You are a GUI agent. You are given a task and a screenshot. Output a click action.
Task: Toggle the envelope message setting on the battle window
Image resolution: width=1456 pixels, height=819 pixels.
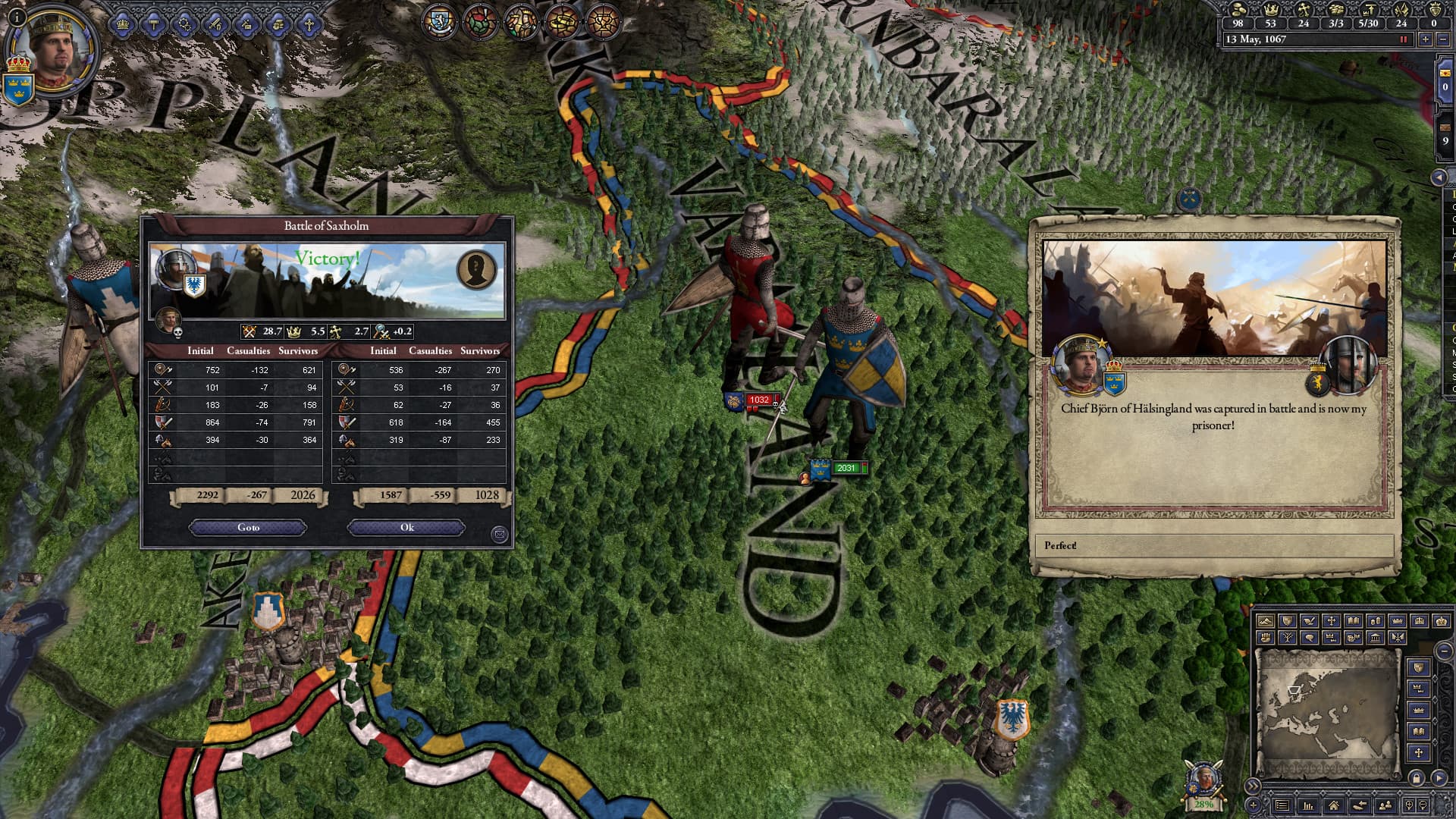pyautogui.click(x=500, y=535)
